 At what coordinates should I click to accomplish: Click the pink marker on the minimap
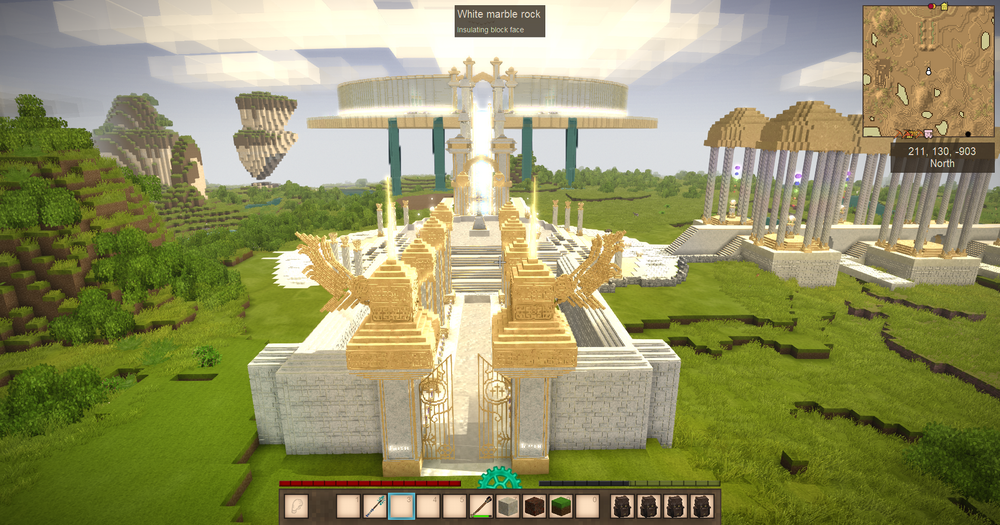pyautogui.click(x=928, y=132)
